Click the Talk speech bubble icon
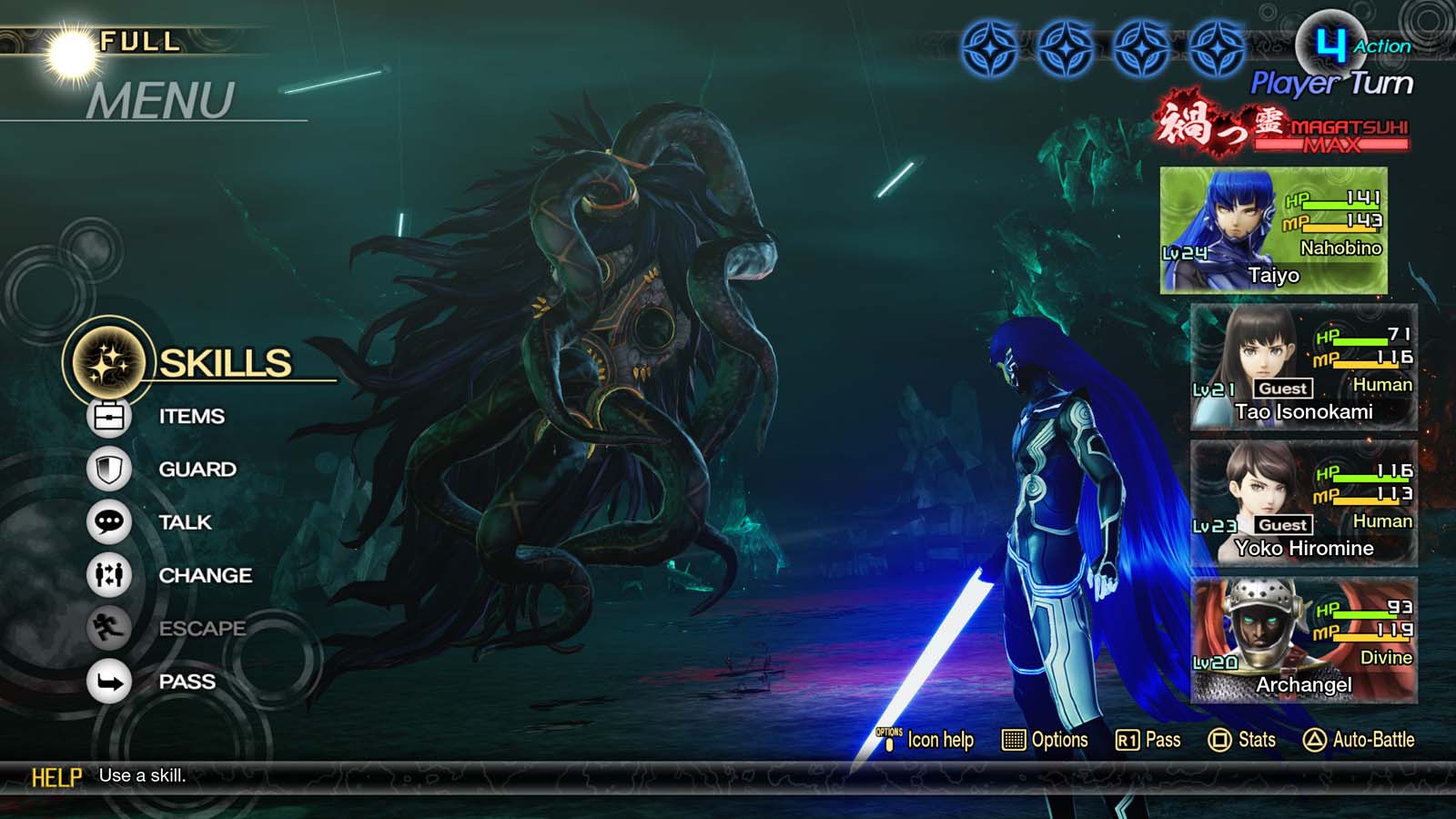 pos(108,522)
